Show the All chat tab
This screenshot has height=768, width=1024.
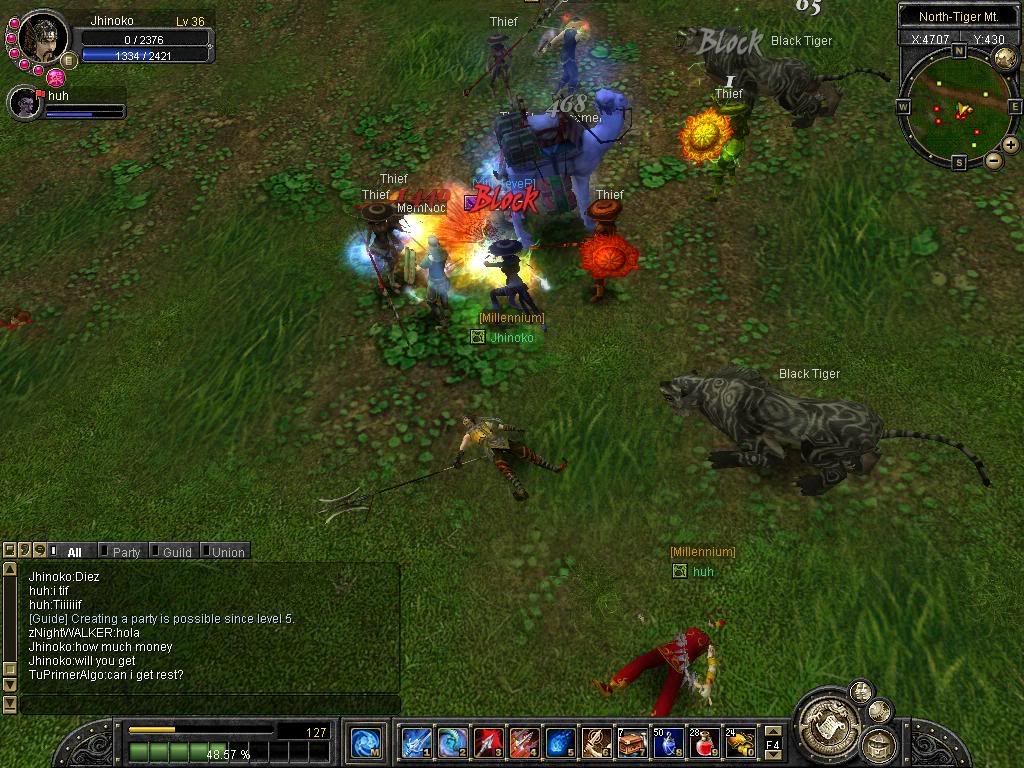pos(74,552)
